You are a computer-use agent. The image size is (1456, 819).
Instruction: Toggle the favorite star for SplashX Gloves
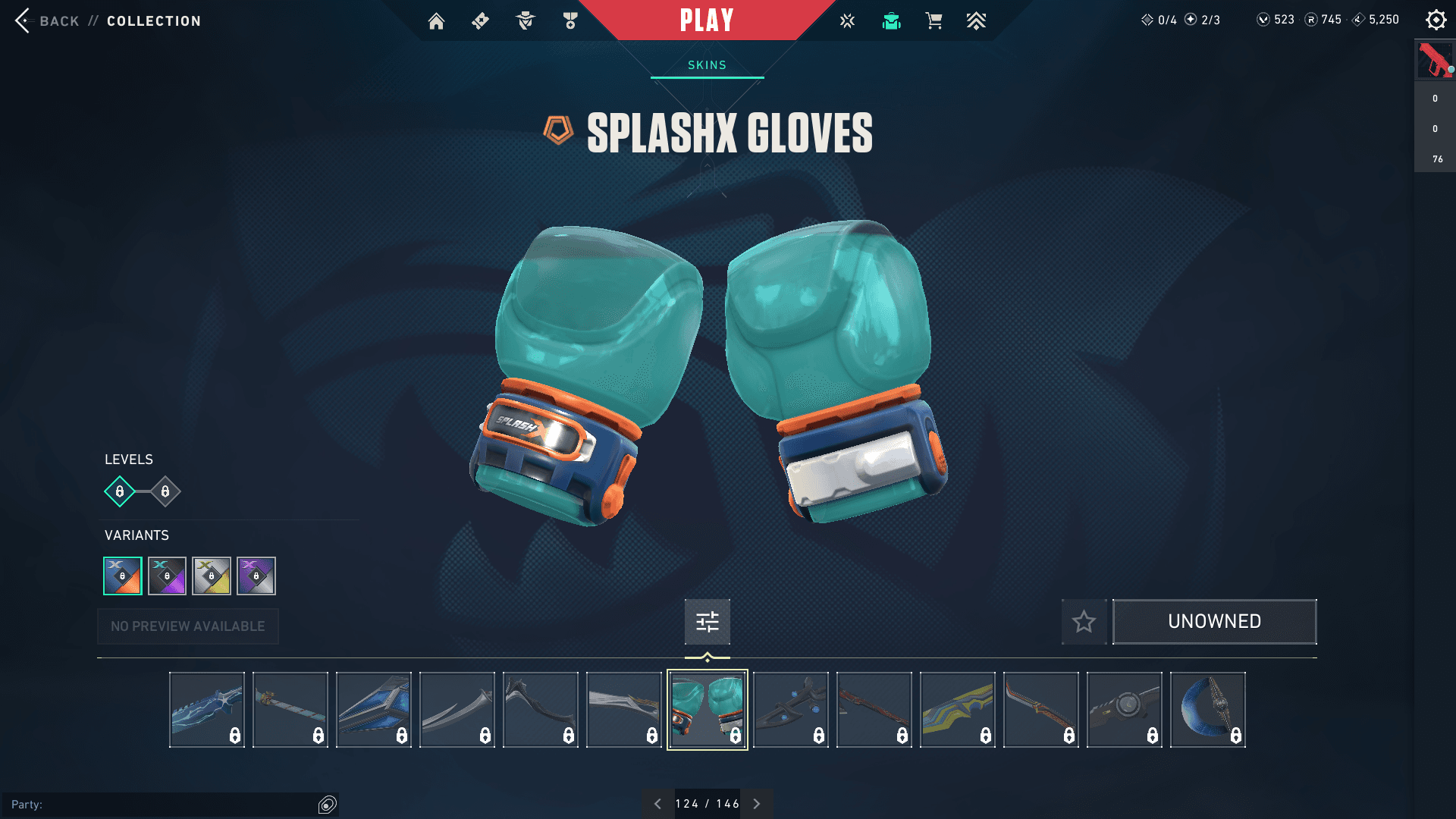(1084, 622)
